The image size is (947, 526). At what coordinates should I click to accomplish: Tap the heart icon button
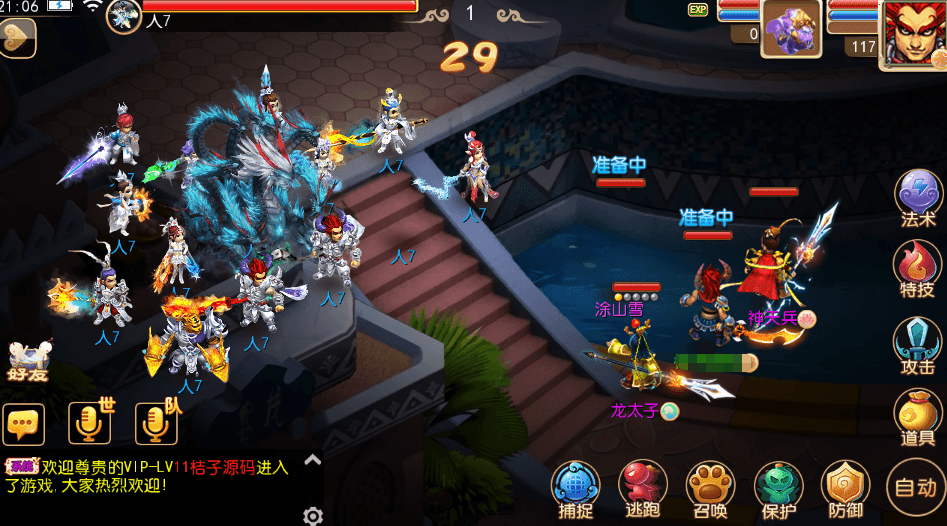point(16,38)
